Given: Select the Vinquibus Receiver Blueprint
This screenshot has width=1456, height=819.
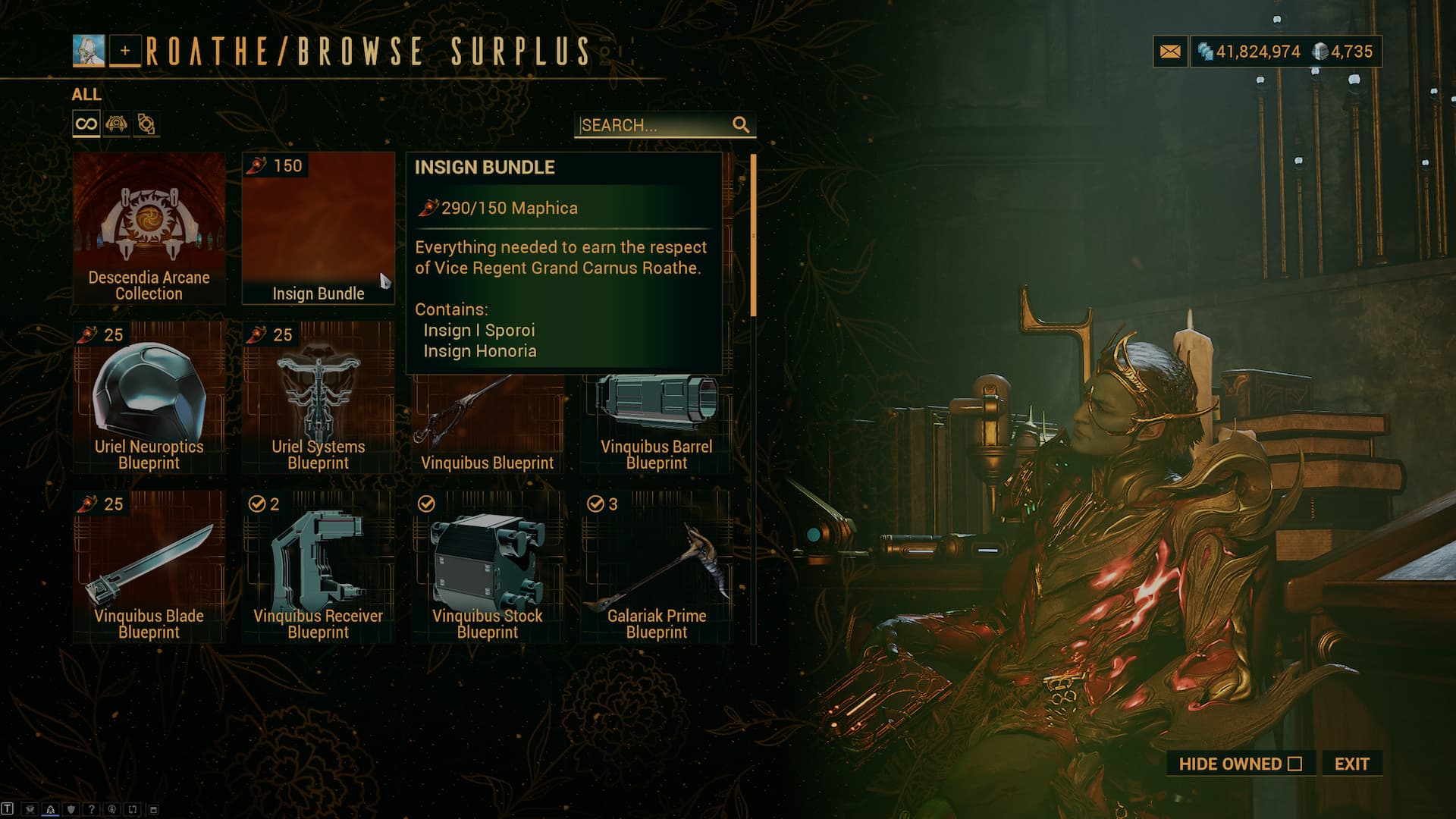Looking at the screenshot, I should point(318,566).
